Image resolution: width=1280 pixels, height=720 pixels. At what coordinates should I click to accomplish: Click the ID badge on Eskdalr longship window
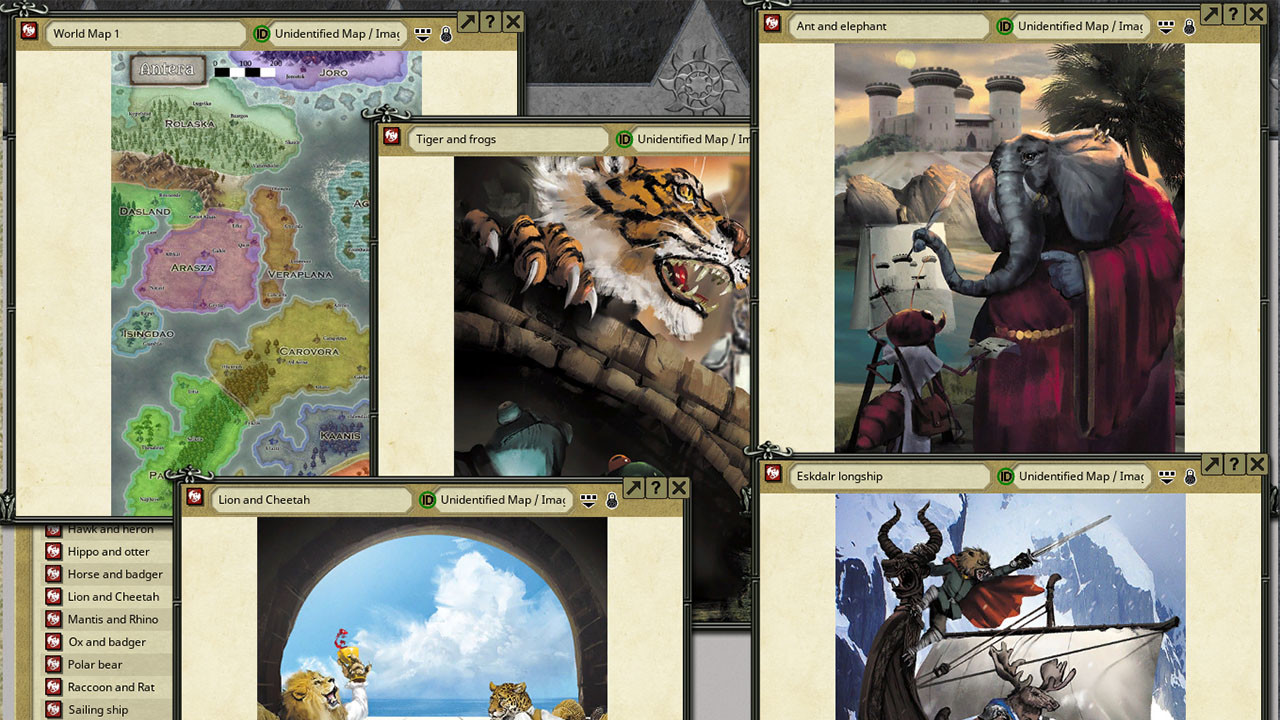(x=1008, y=476)
